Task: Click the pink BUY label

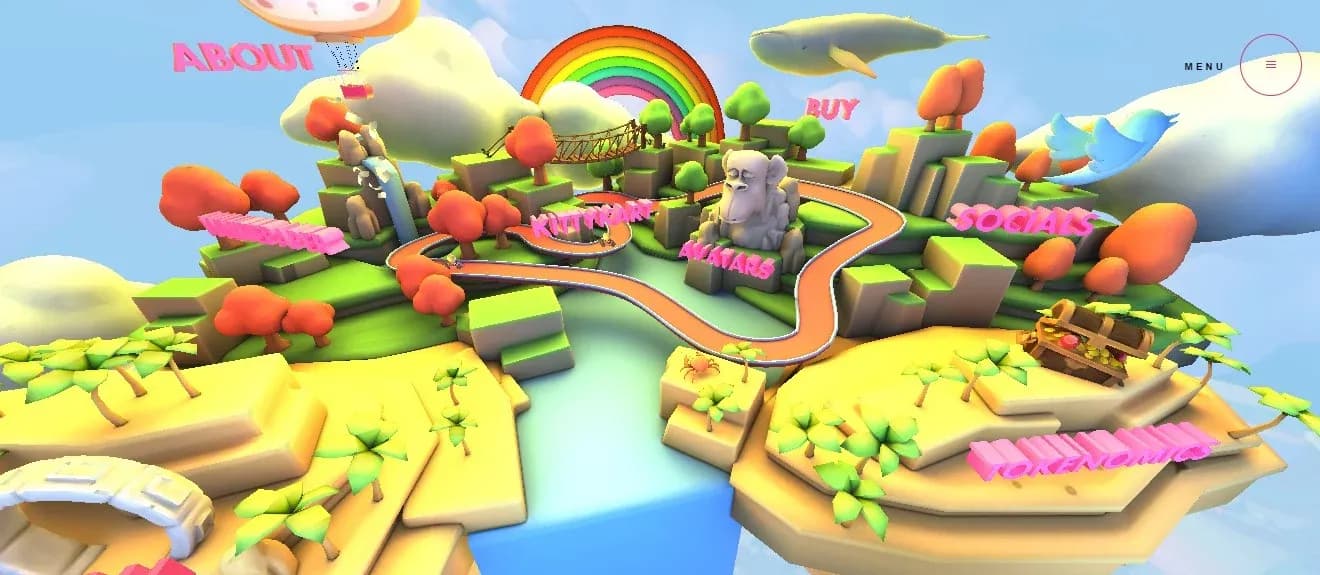Action: (x=832, y=108)
